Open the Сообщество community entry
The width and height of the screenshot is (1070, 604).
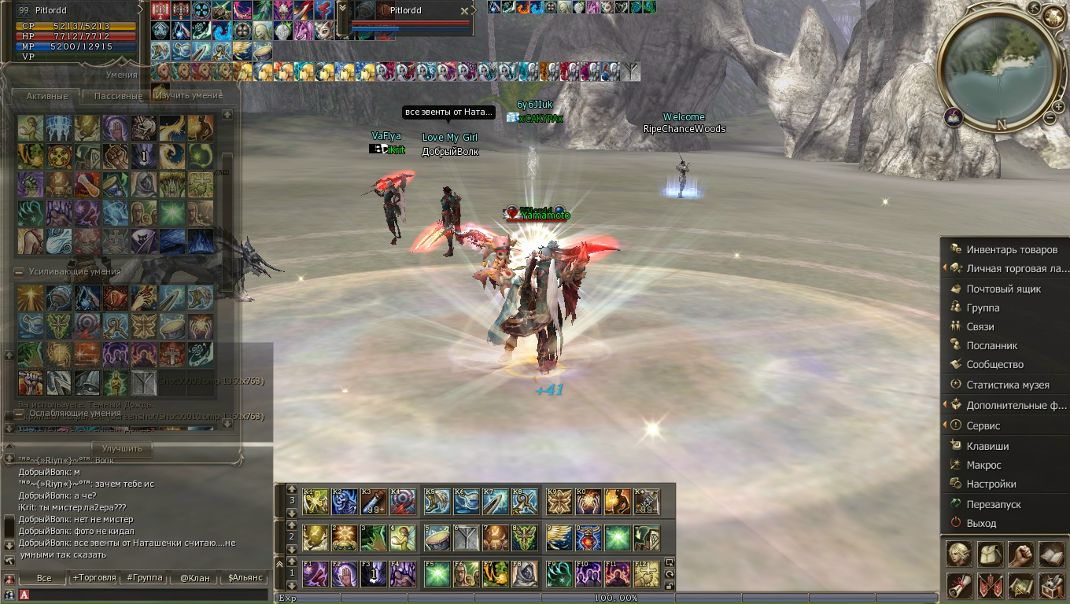(994, 364)
